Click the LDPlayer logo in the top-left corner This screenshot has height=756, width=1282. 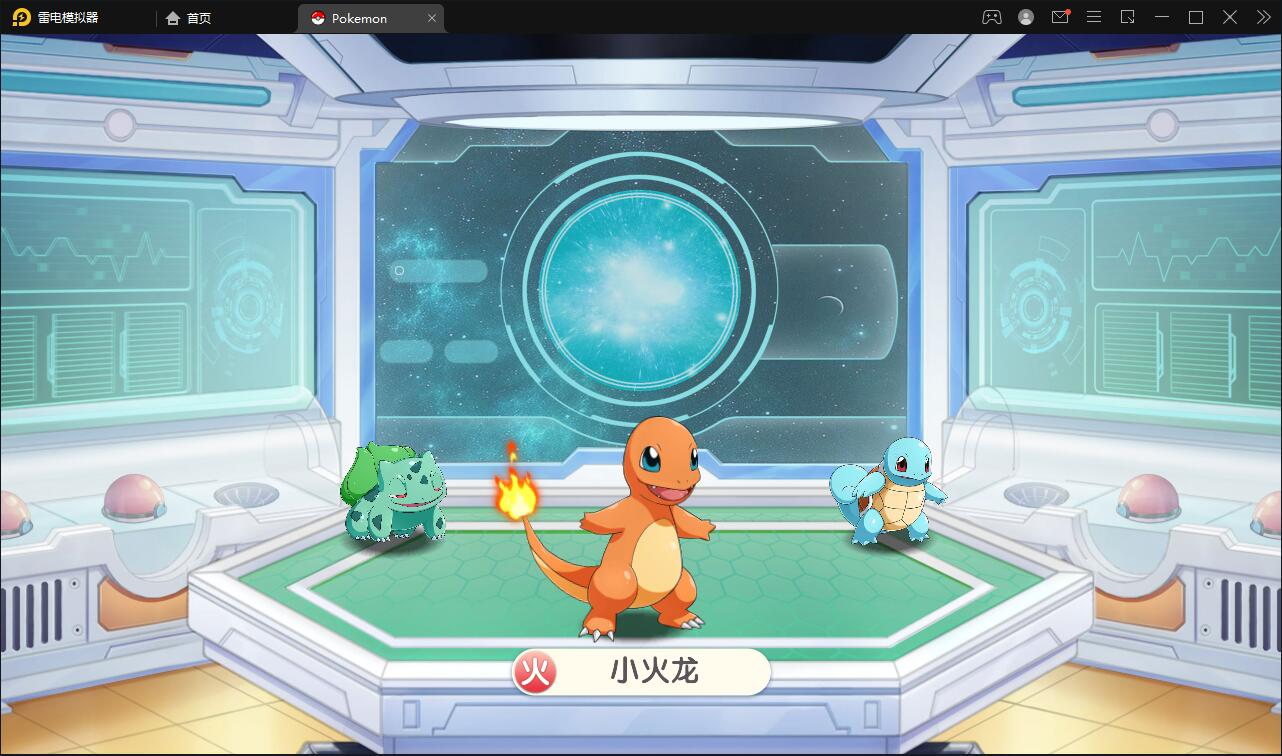coord(22,16)
